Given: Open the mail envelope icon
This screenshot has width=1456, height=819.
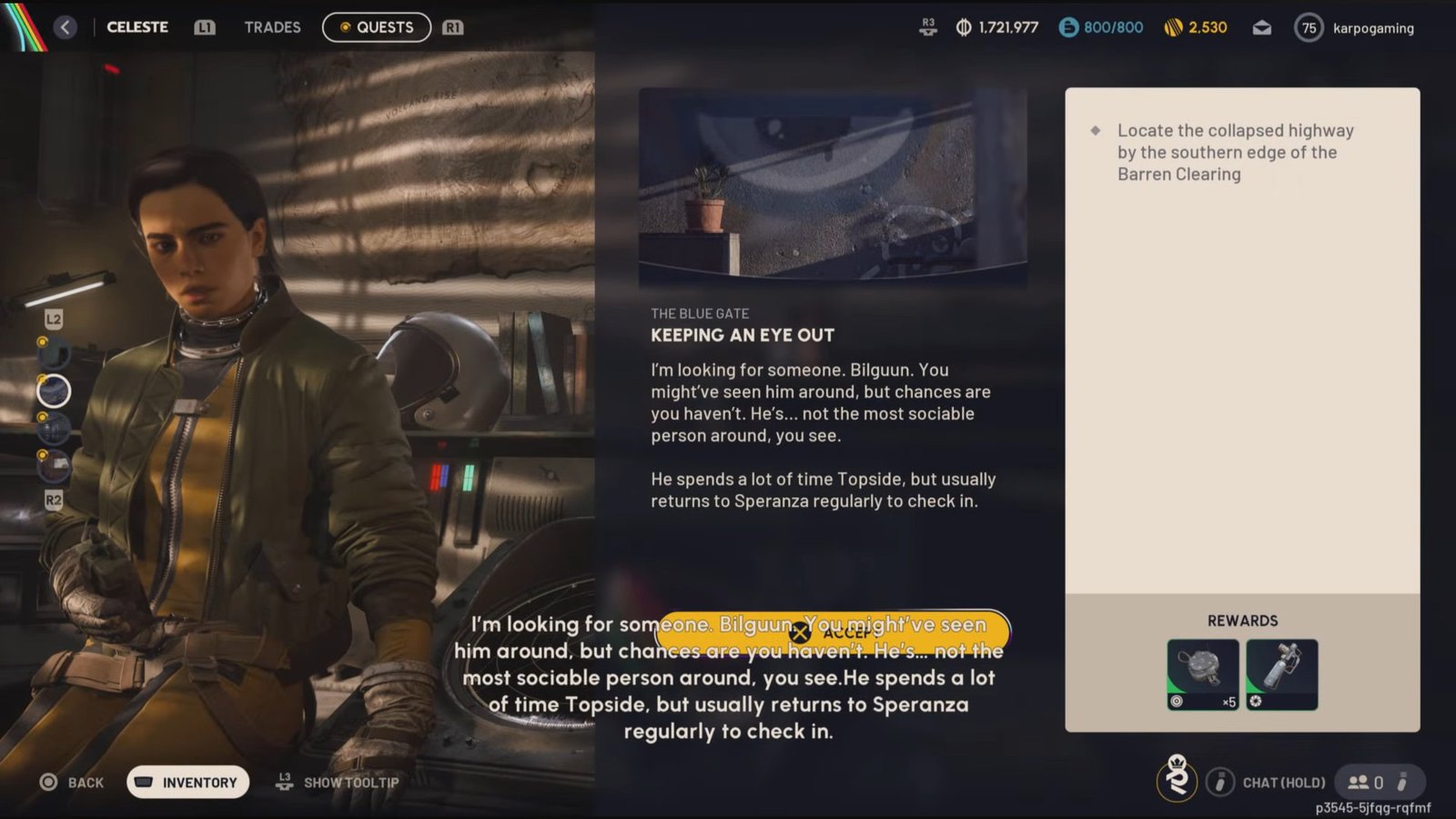Looking at the screenshot, I should (x=1260, y=27).
